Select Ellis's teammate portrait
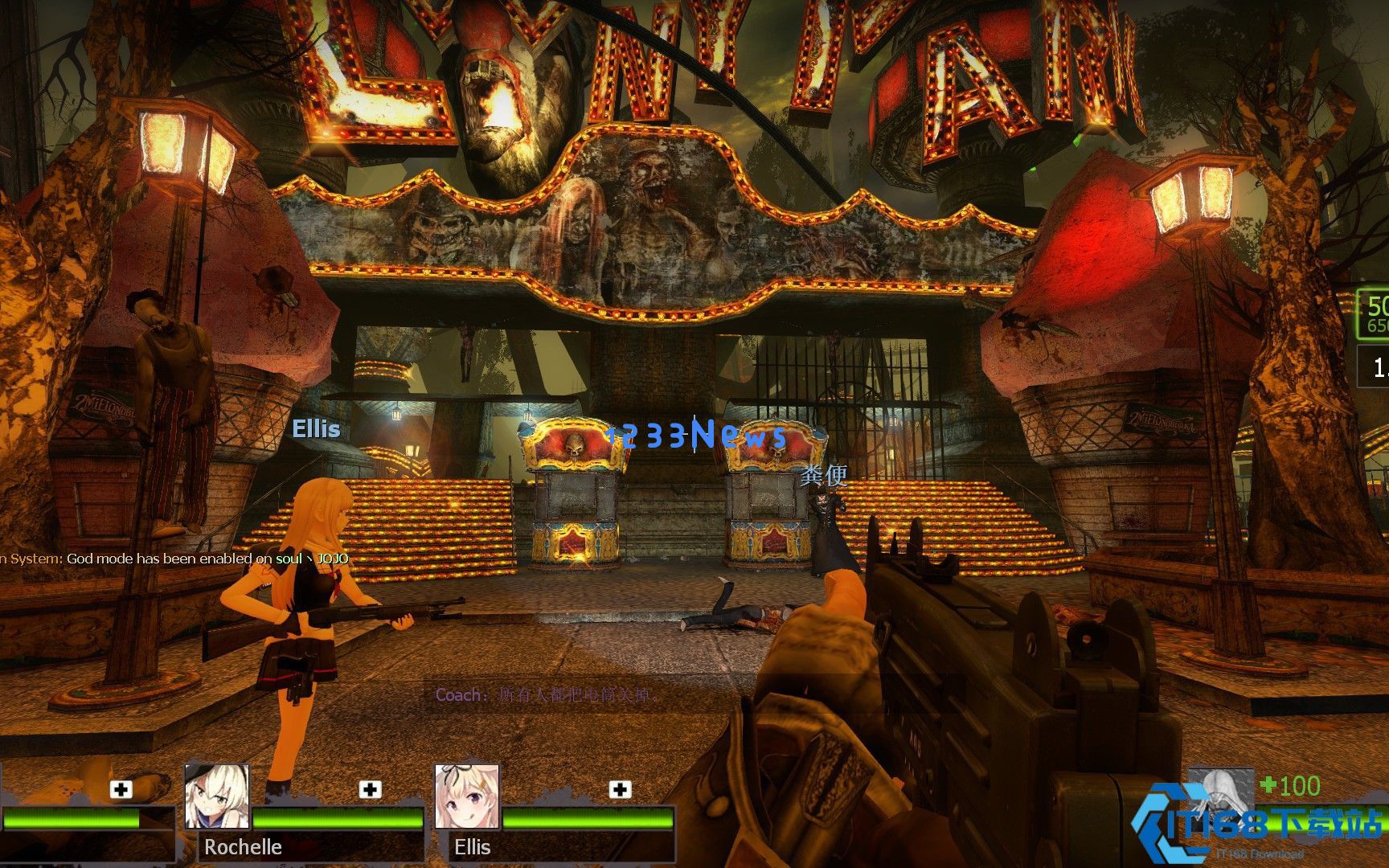This screenshot has height=868, width=1389. coord(467,796)
